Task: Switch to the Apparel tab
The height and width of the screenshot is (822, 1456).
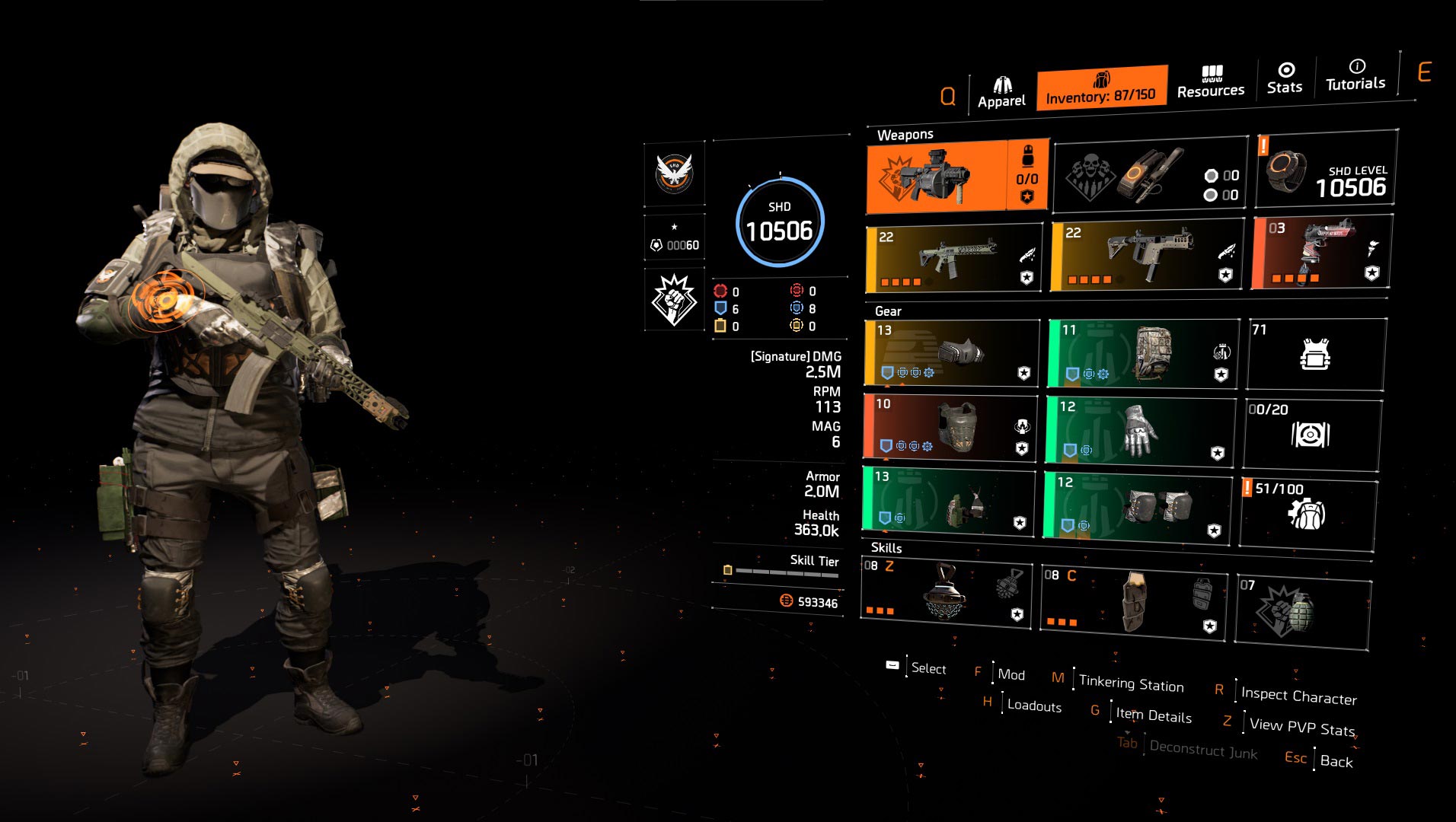Action: pos(1001,93)
